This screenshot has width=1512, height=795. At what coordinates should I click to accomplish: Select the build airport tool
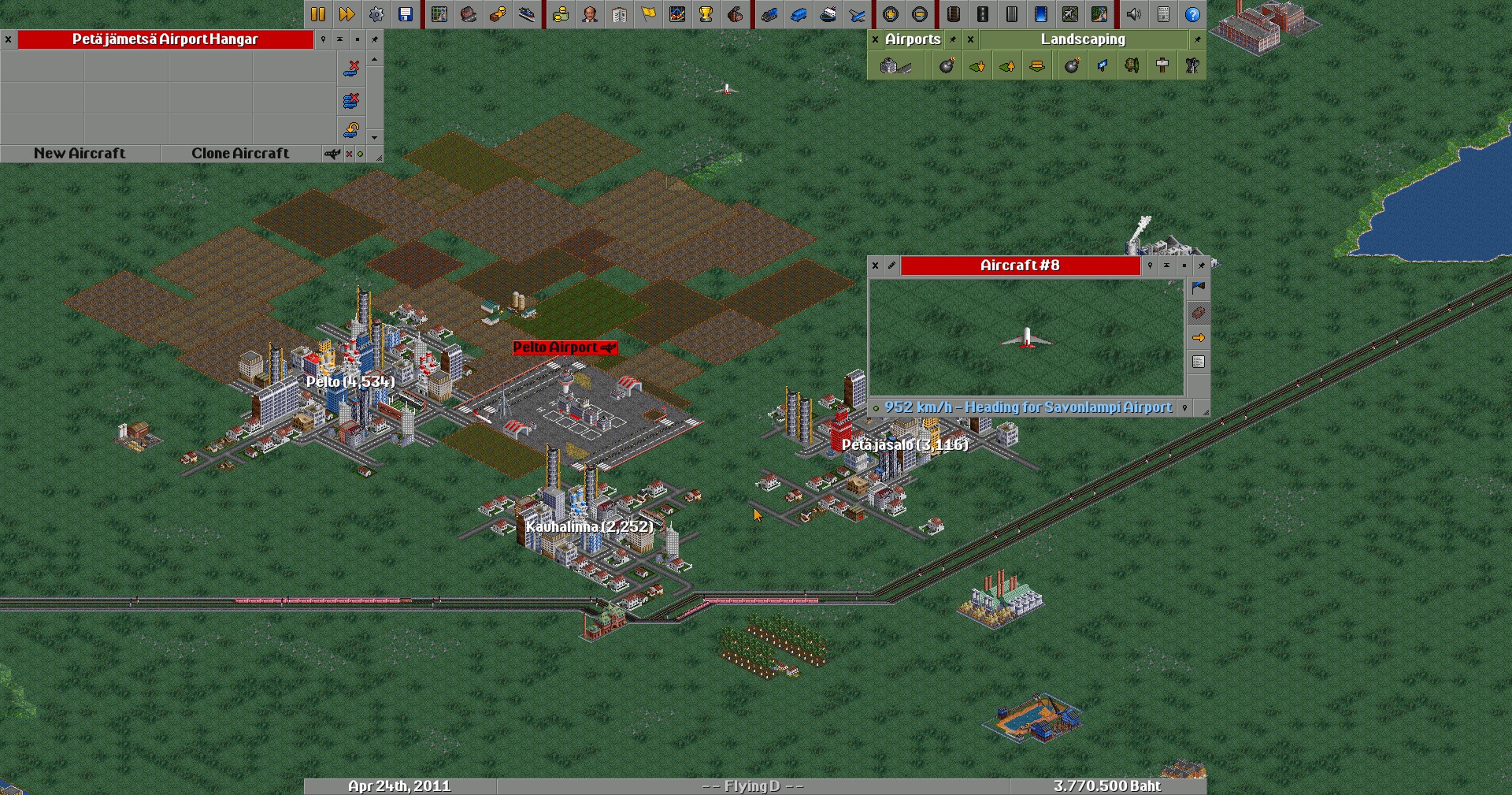coord(895,66)
